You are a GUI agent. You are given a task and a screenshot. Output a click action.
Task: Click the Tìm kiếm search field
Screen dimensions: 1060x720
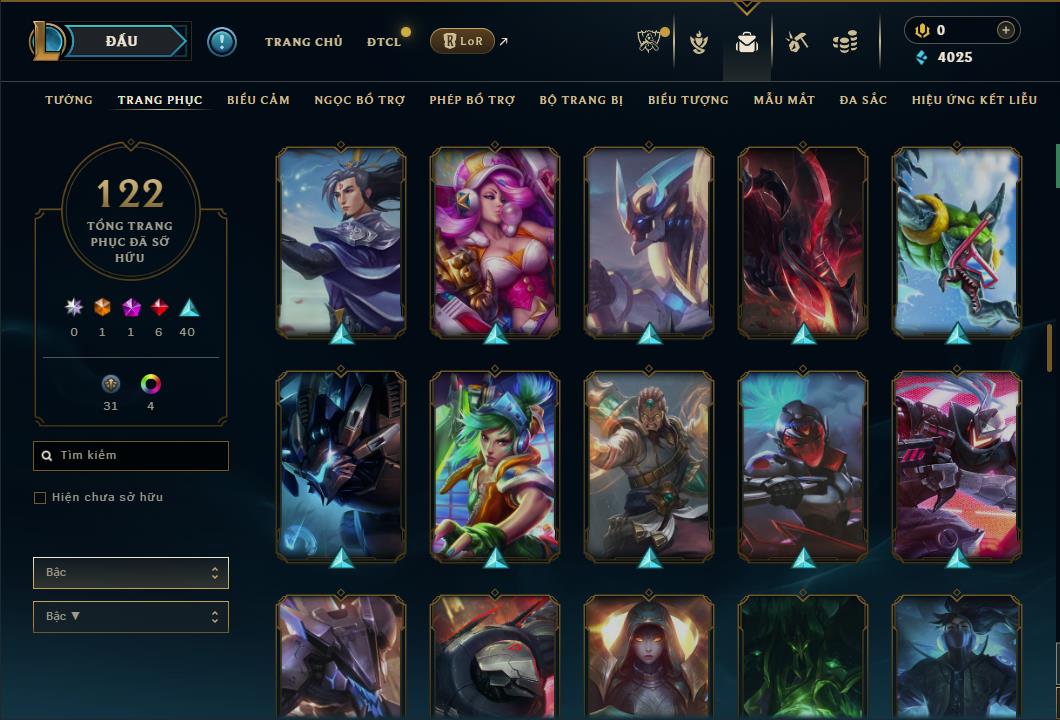(x=131, y=456)
